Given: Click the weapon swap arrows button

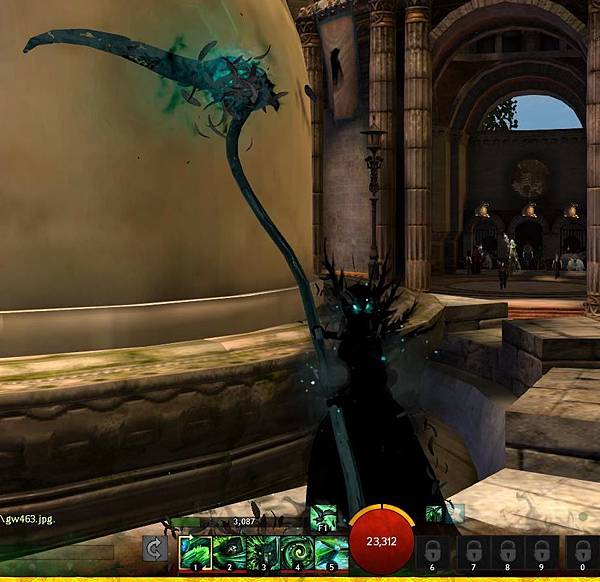Looking at the screenshot, I should (x=155, y=549).
